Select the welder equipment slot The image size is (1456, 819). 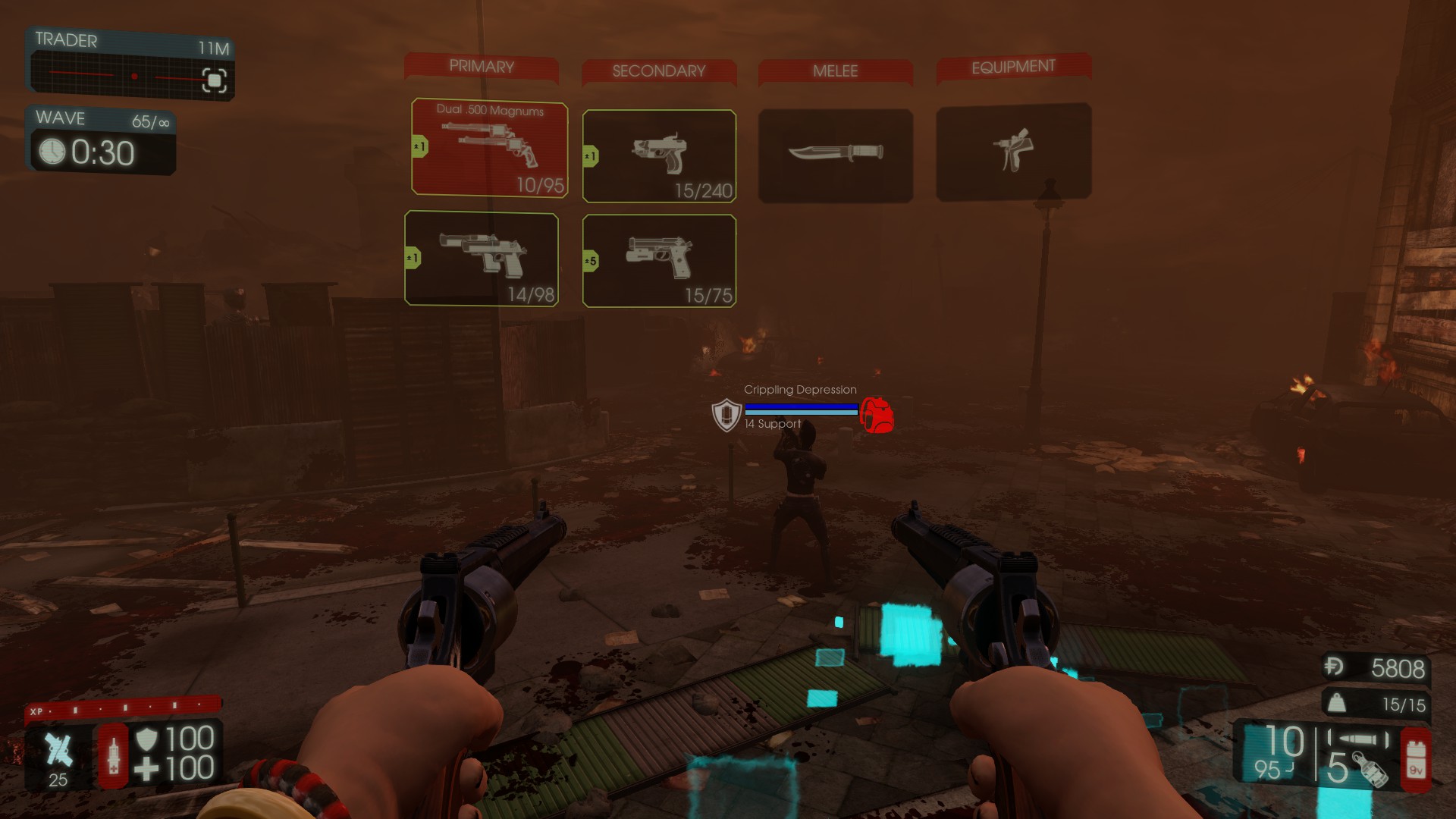(x=1013, y=152)
